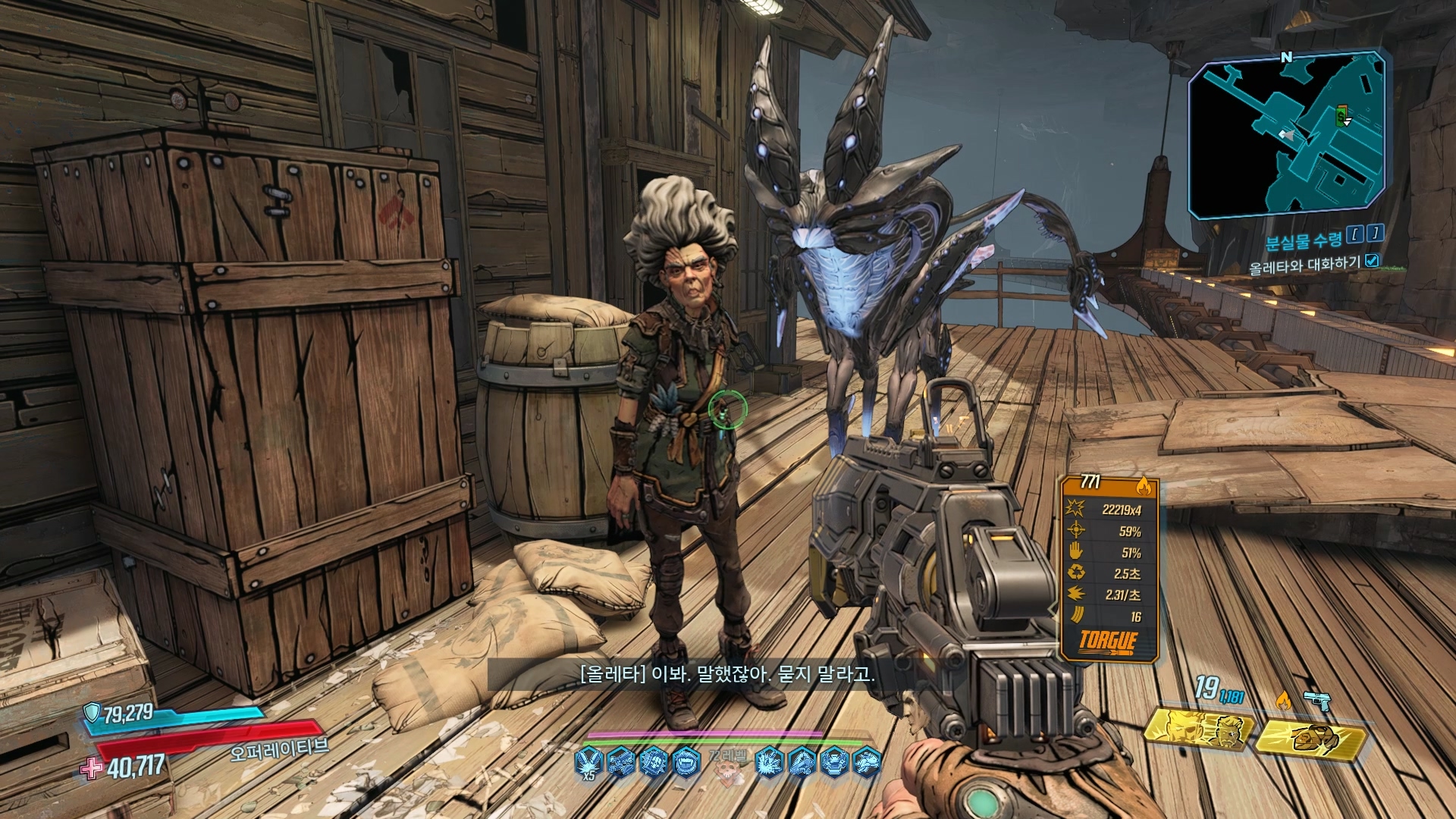Screen dimensions: 1456x819
Task: Inspect the Torgue weapon stats card
Action: 1109,569
